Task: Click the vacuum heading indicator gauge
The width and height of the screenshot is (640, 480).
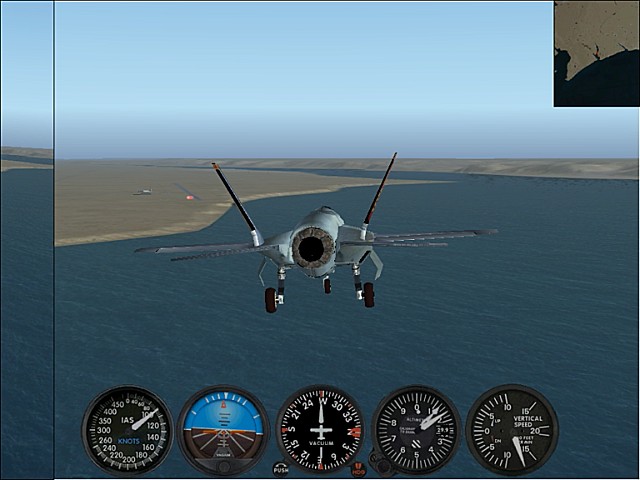Action: (320, 430)
